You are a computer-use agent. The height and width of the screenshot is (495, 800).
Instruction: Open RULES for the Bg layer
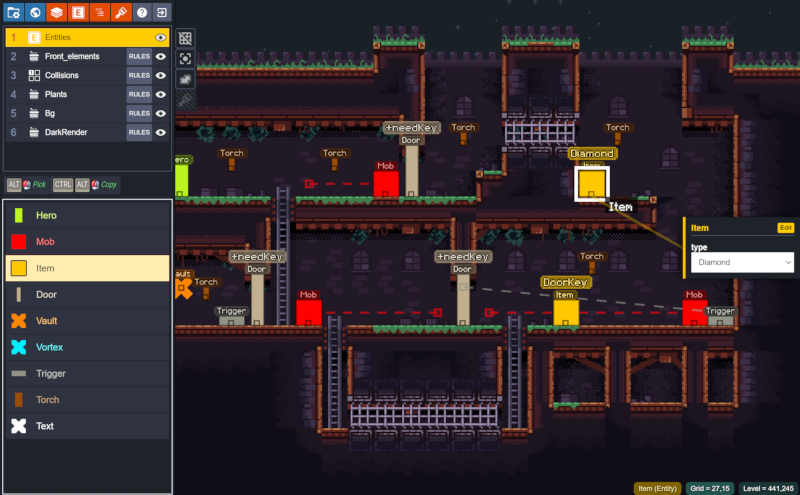(x=139, y=113)
